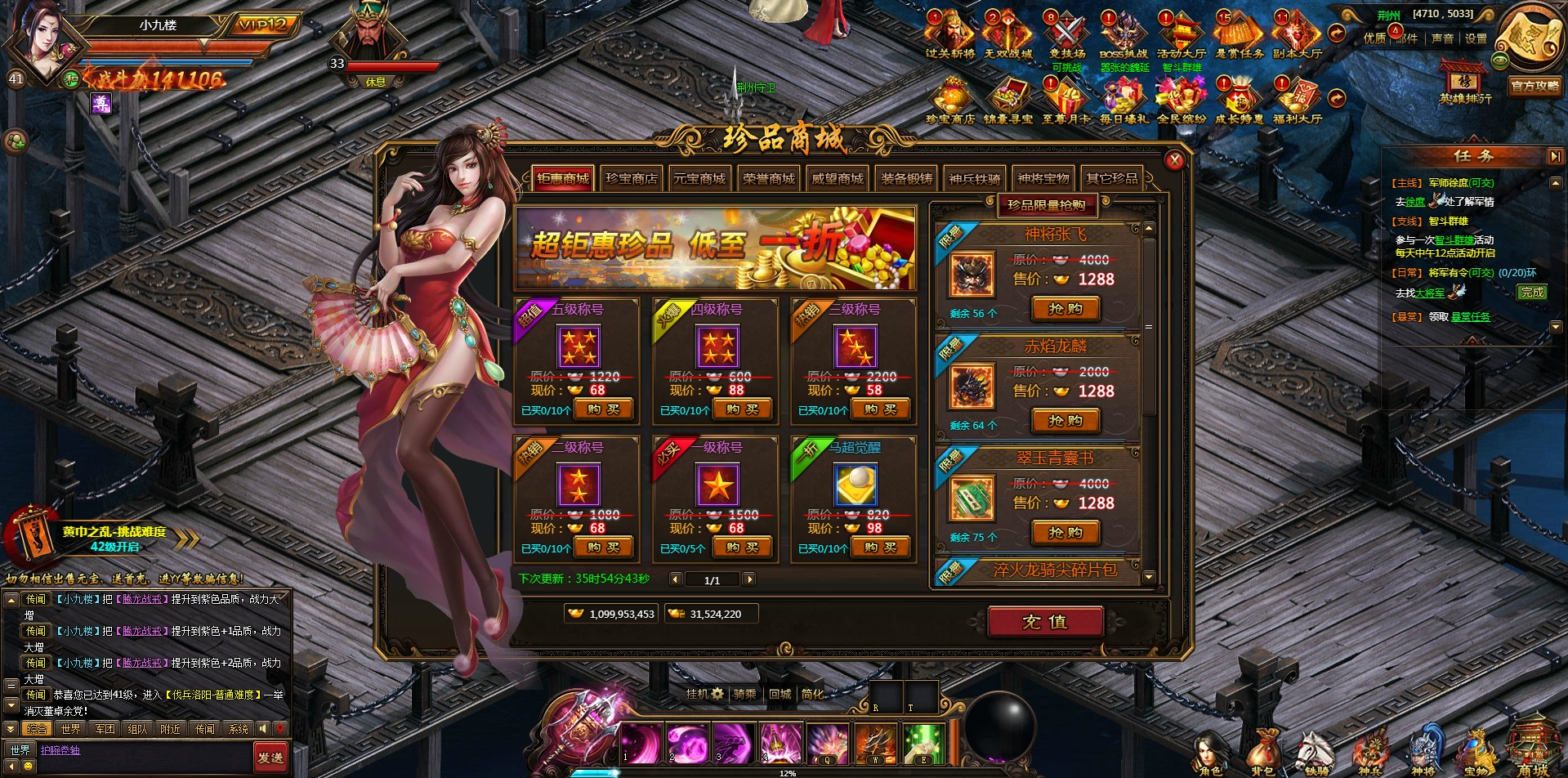Open the 背包 bag icon
1568x778 pixels.
(1262, 752)
